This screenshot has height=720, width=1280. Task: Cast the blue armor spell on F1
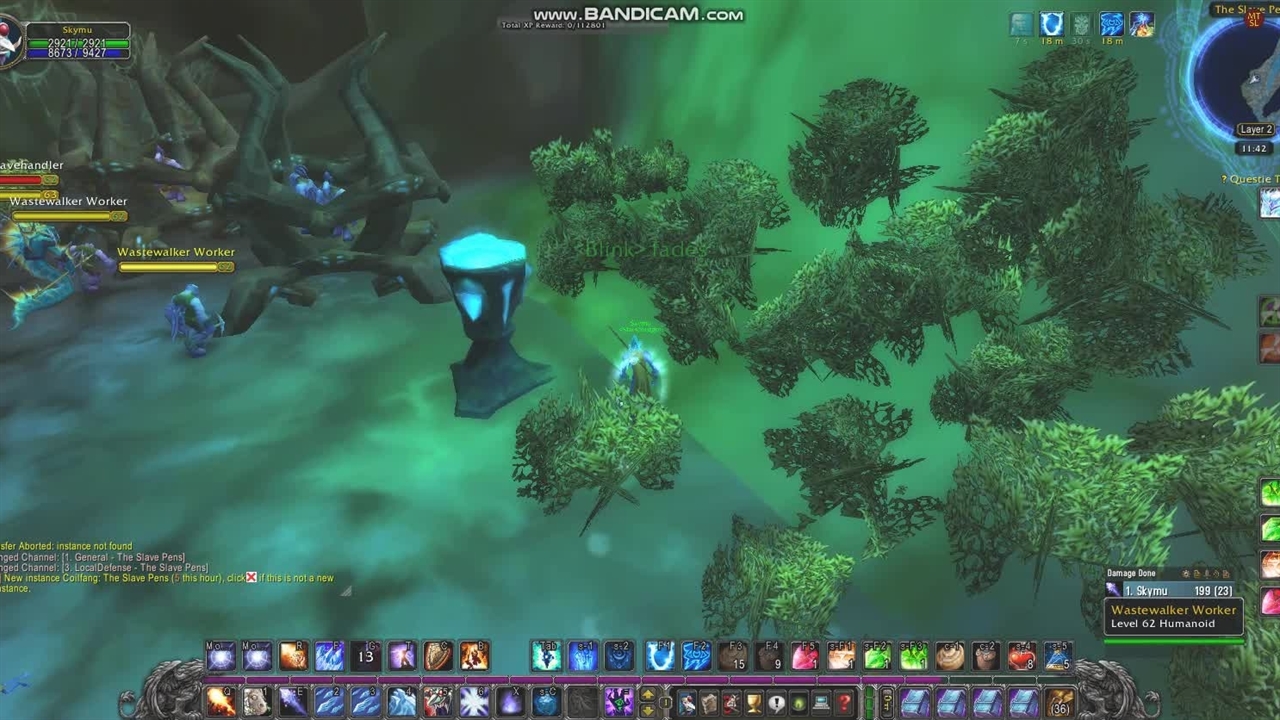tap(659, 656)
